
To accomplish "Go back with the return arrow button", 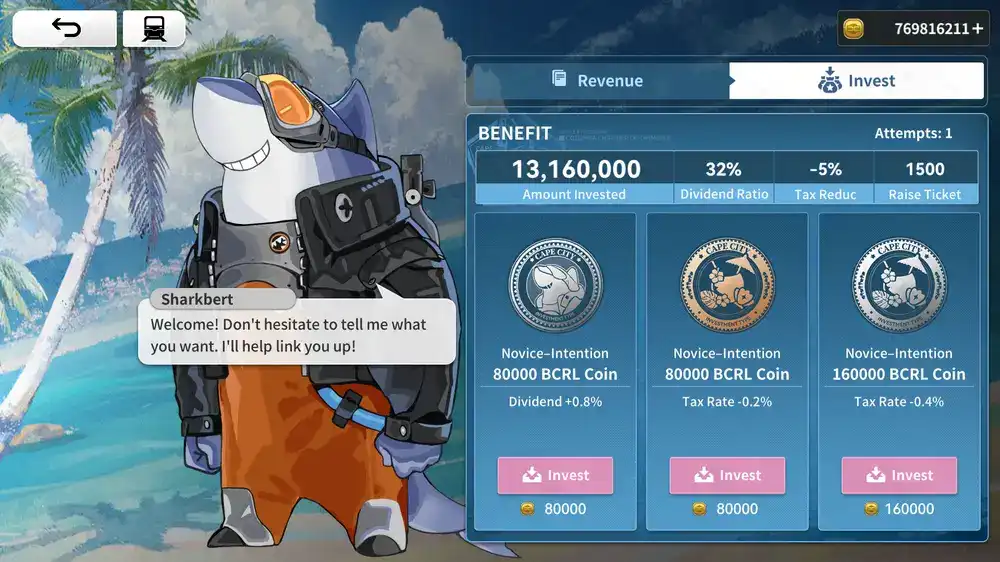I will pyautogui.click(x=65, y=29).
